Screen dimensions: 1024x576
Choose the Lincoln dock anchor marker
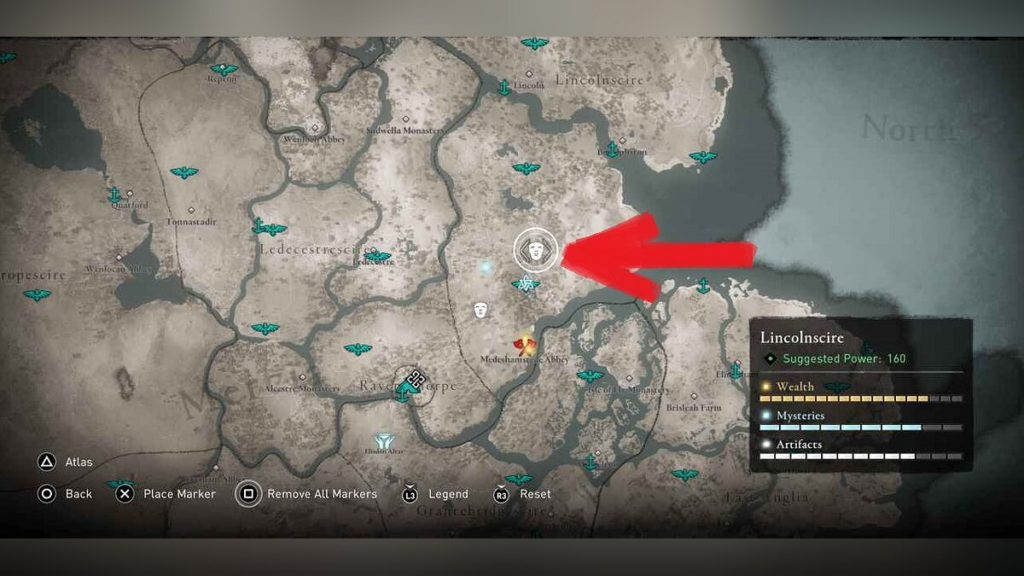pos(504,88)
